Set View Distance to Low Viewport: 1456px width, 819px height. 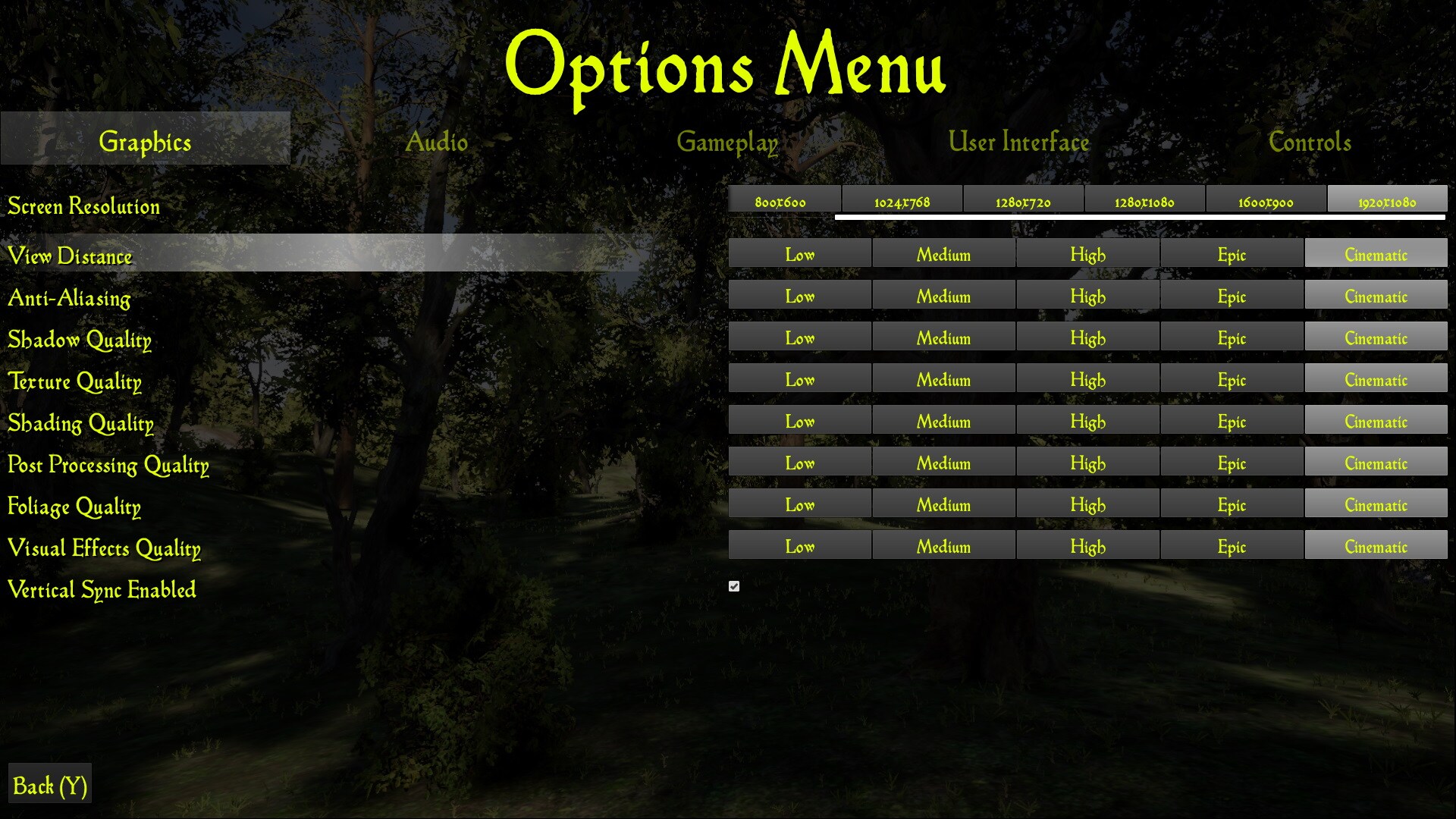coord(799,254)
